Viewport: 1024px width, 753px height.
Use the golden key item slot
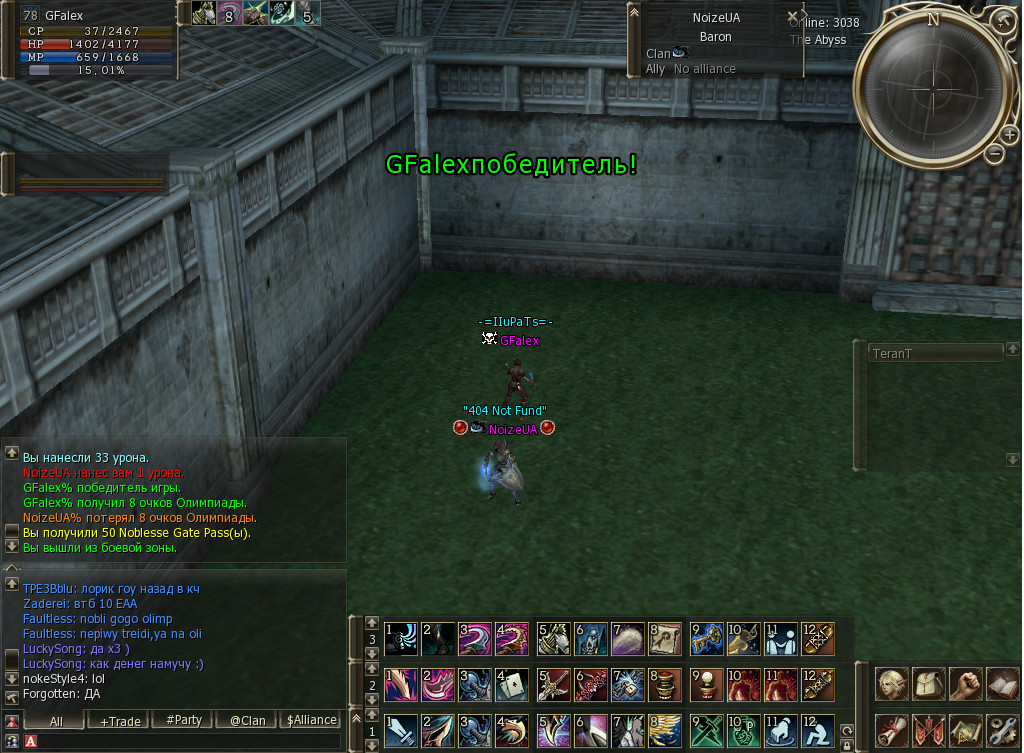(x=705, y=638)
